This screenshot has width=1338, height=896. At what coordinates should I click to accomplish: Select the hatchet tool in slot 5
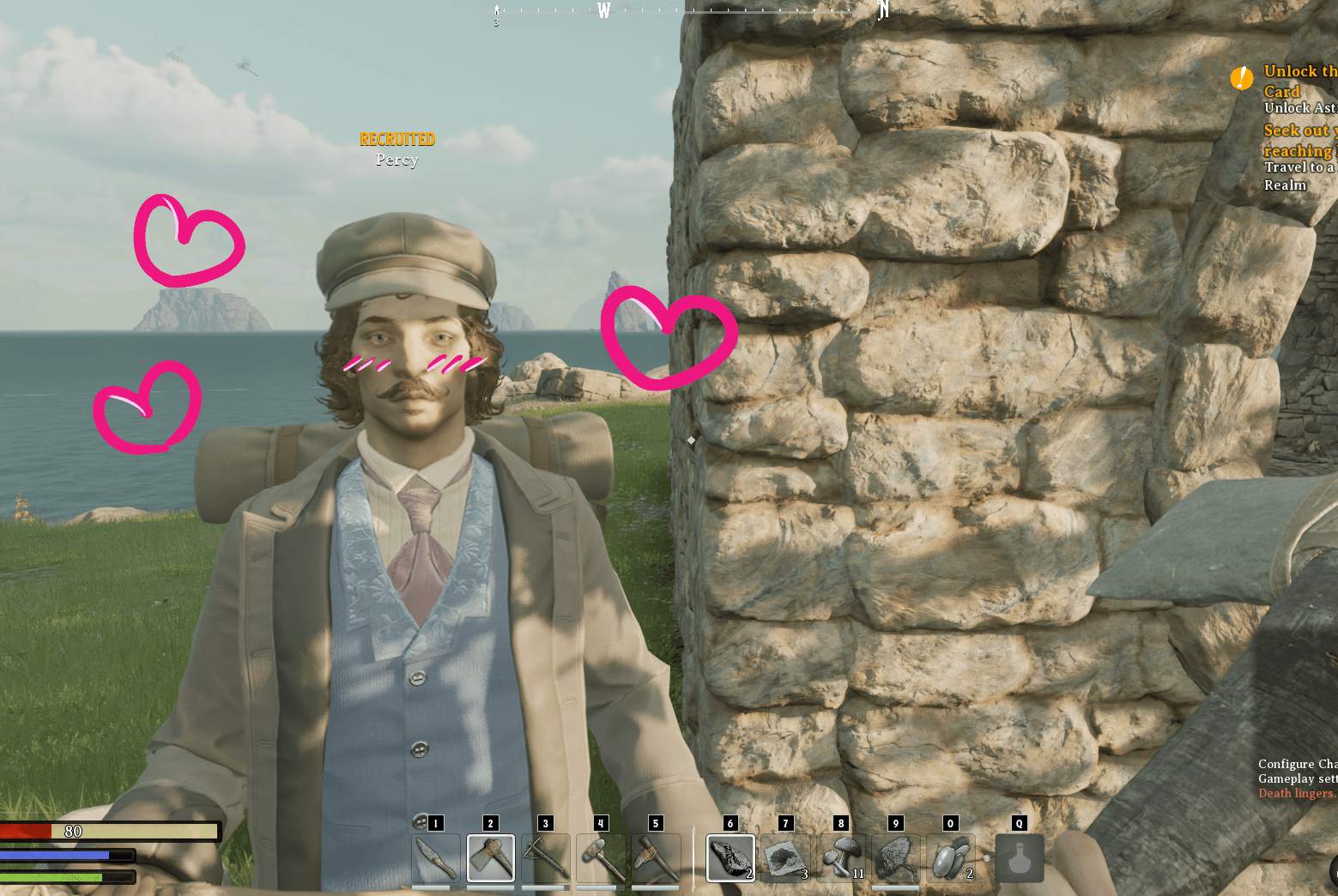(656, 857)
